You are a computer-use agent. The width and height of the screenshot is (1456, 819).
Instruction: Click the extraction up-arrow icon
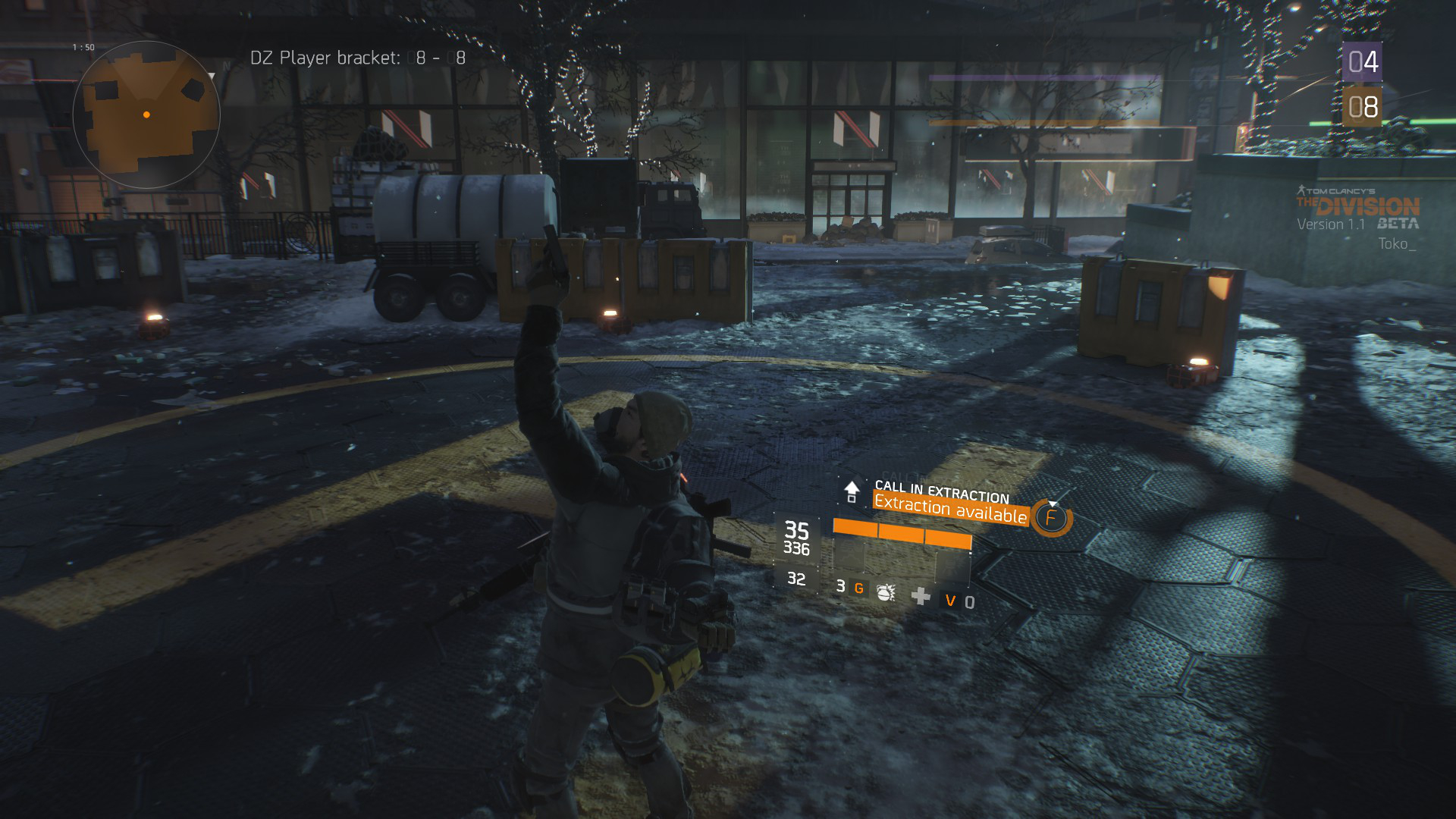tap(852, 491)
